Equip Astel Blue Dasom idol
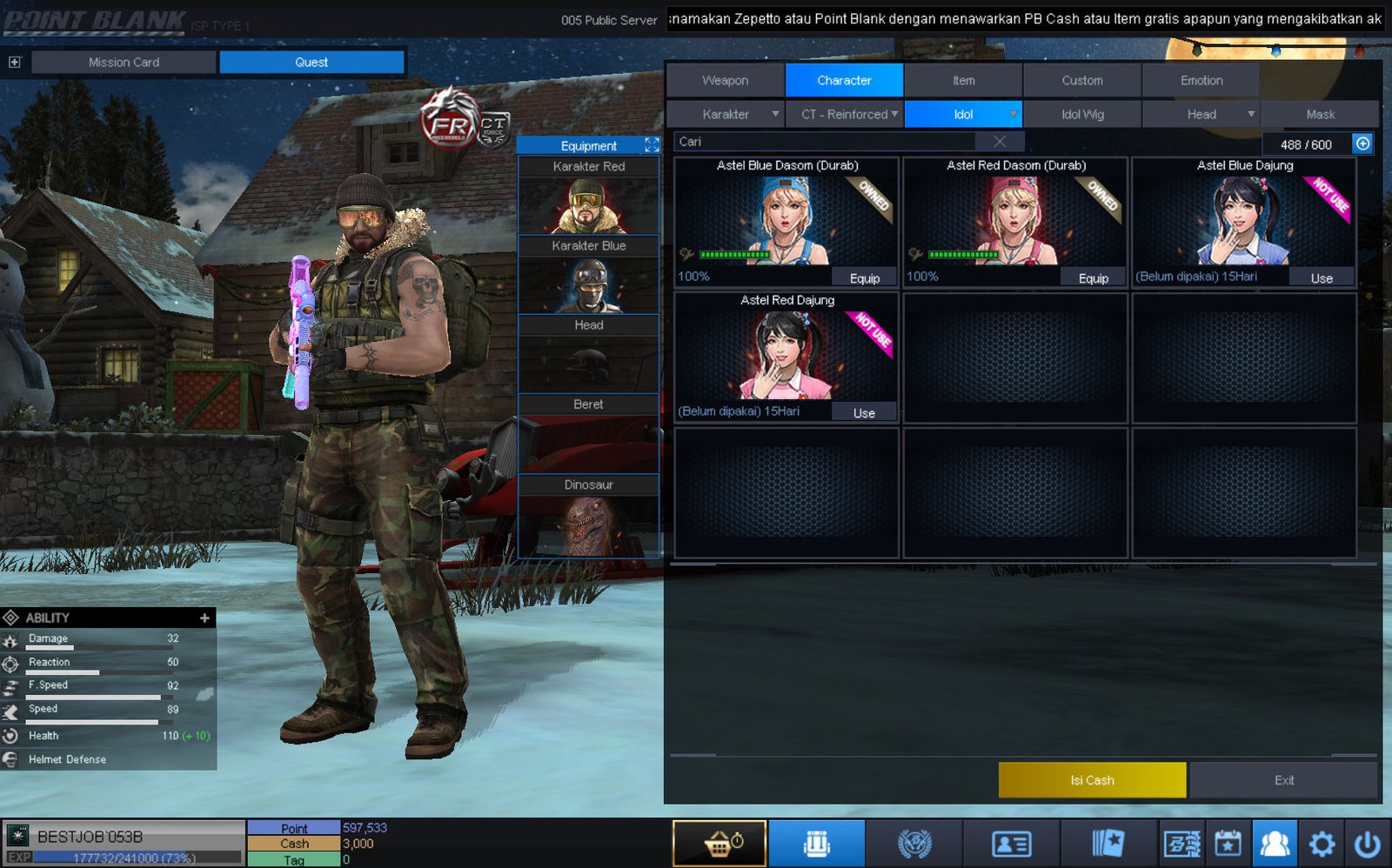1392x868 pixels. tap(864, 278)
